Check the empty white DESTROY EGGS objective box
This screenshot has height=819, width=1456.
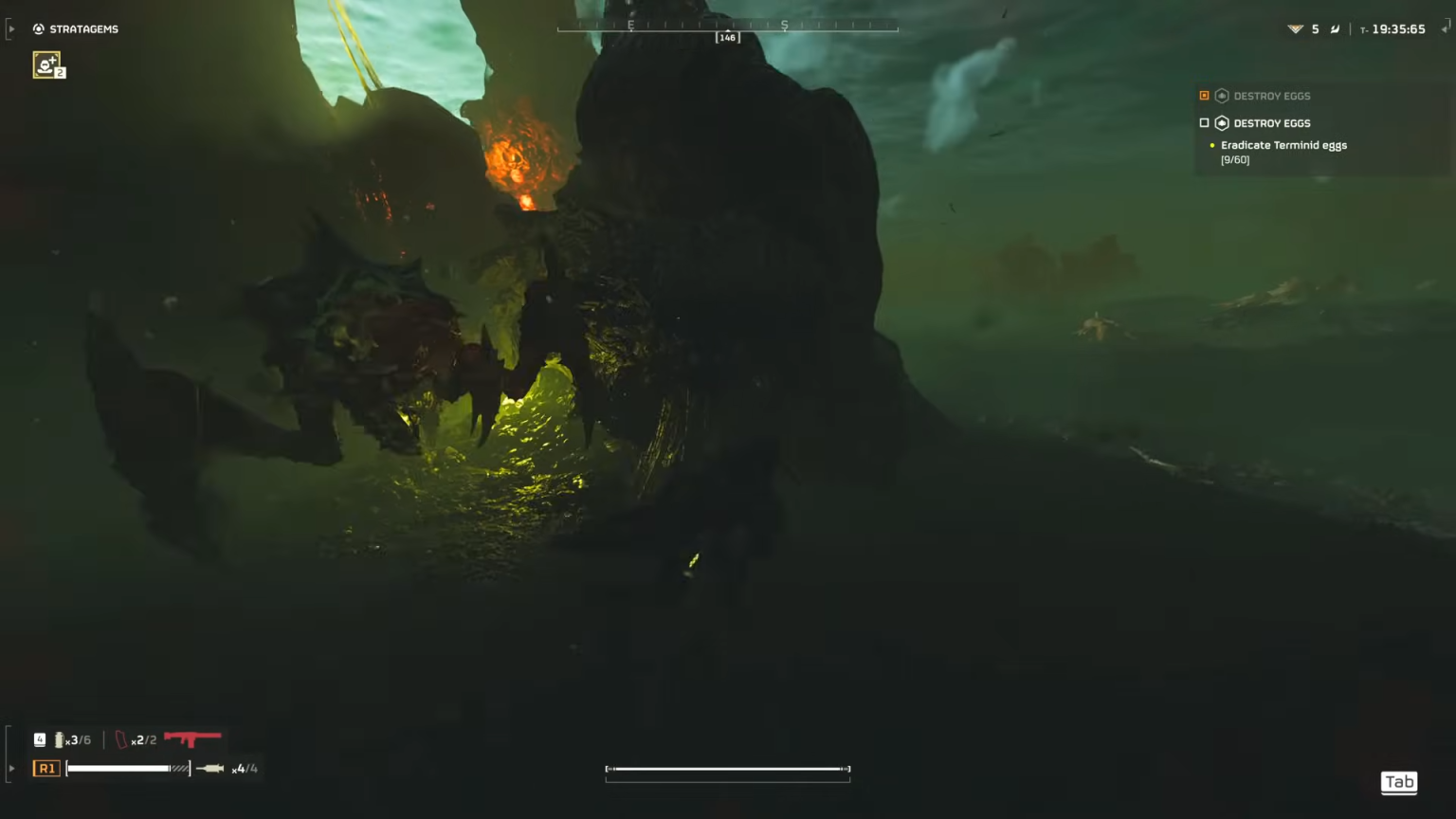click(1204, 122)
